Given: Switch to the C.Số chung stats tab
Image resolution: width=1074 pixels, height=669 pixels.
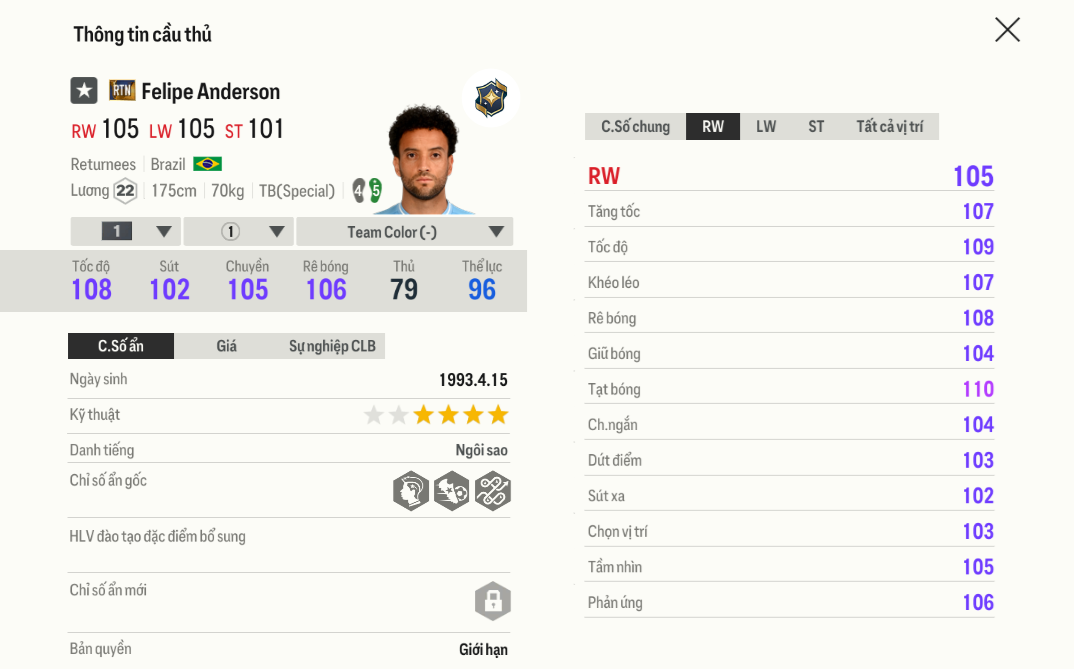Looking at the screenshot, I should (x=635, y=127).
